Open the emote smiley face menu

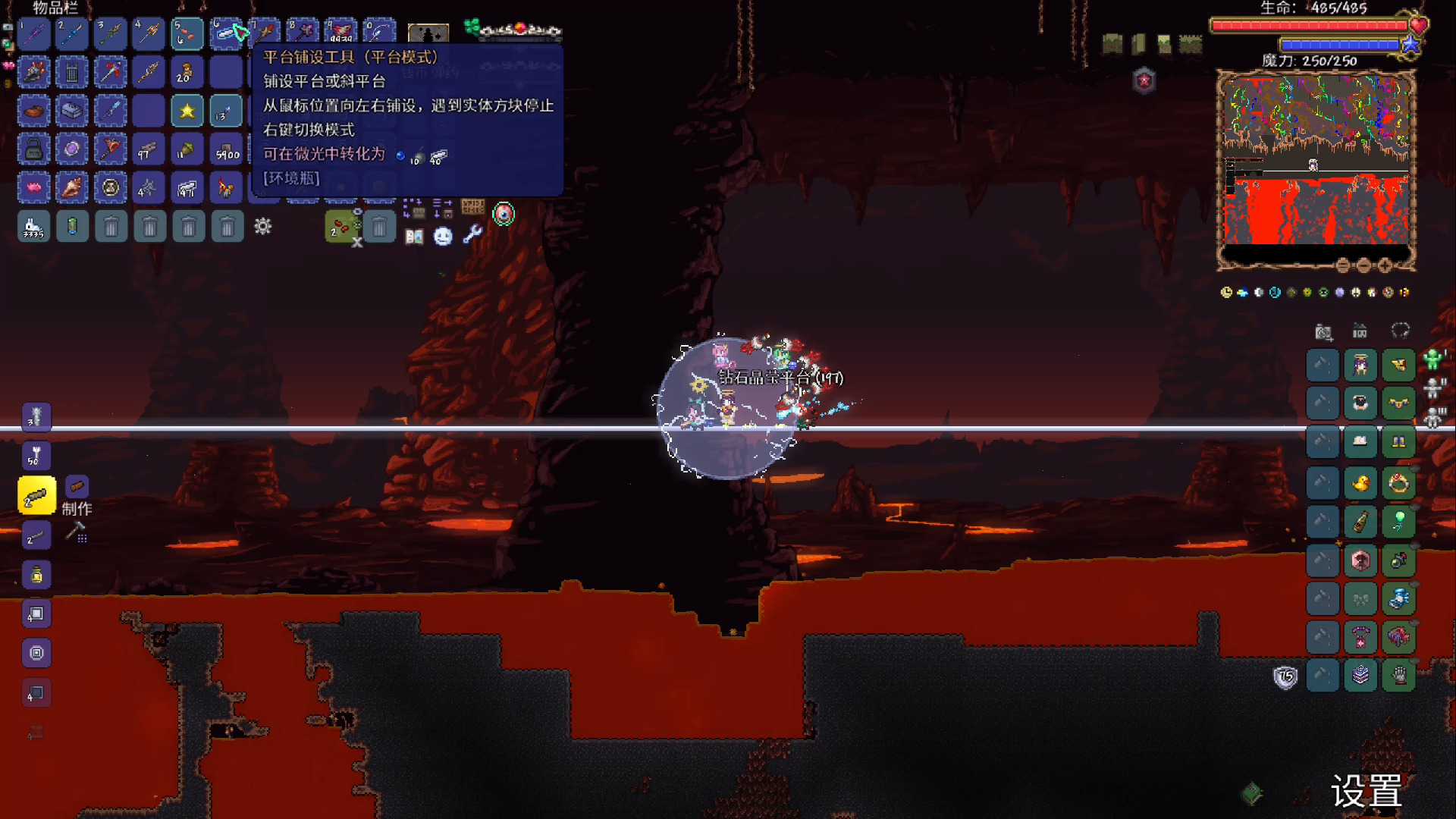pos(443,237)
